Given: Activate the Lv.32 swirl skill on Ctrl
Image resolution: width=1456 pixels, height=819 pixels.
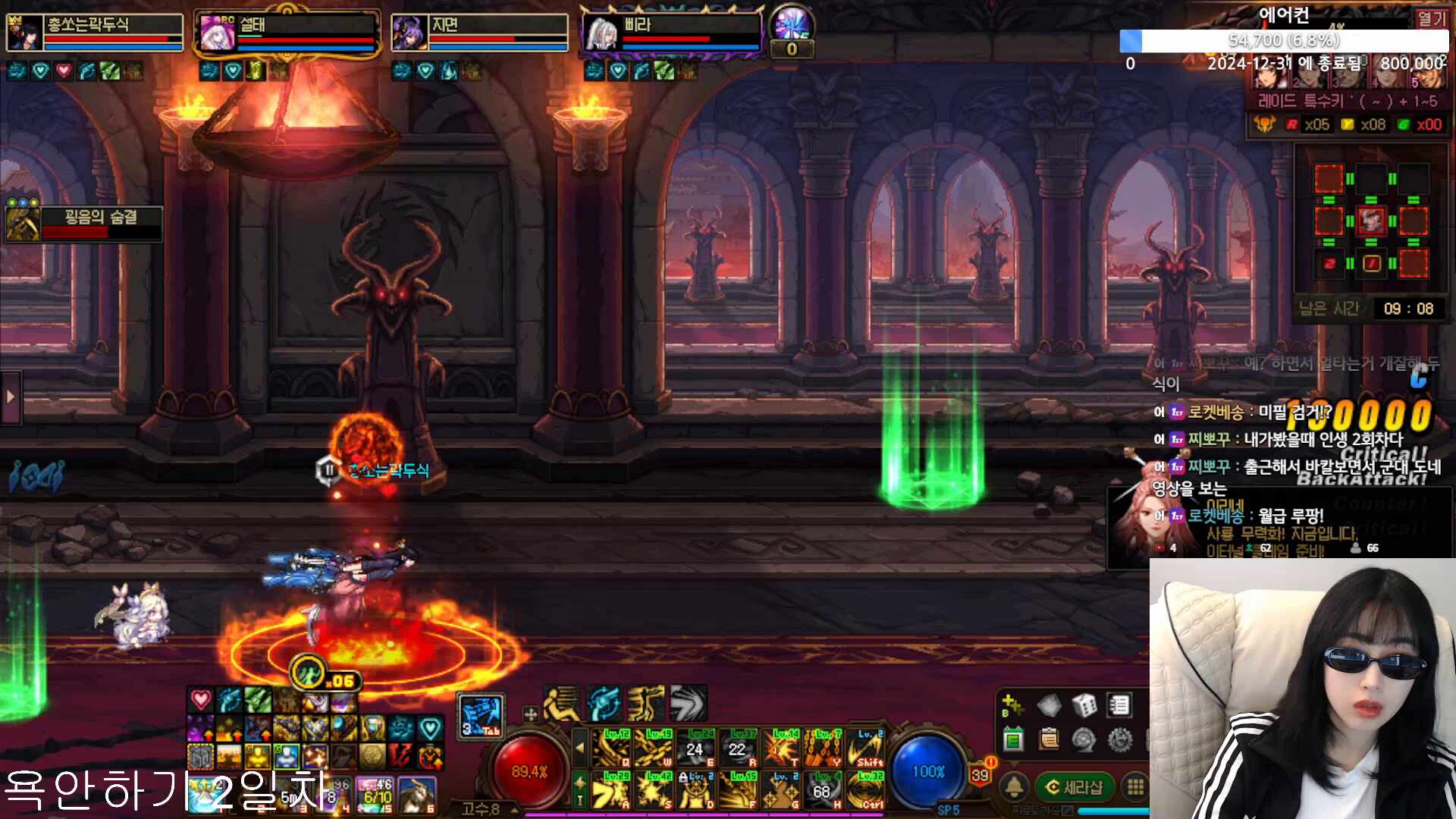Looking at the screenshot, I should [864, 789].
